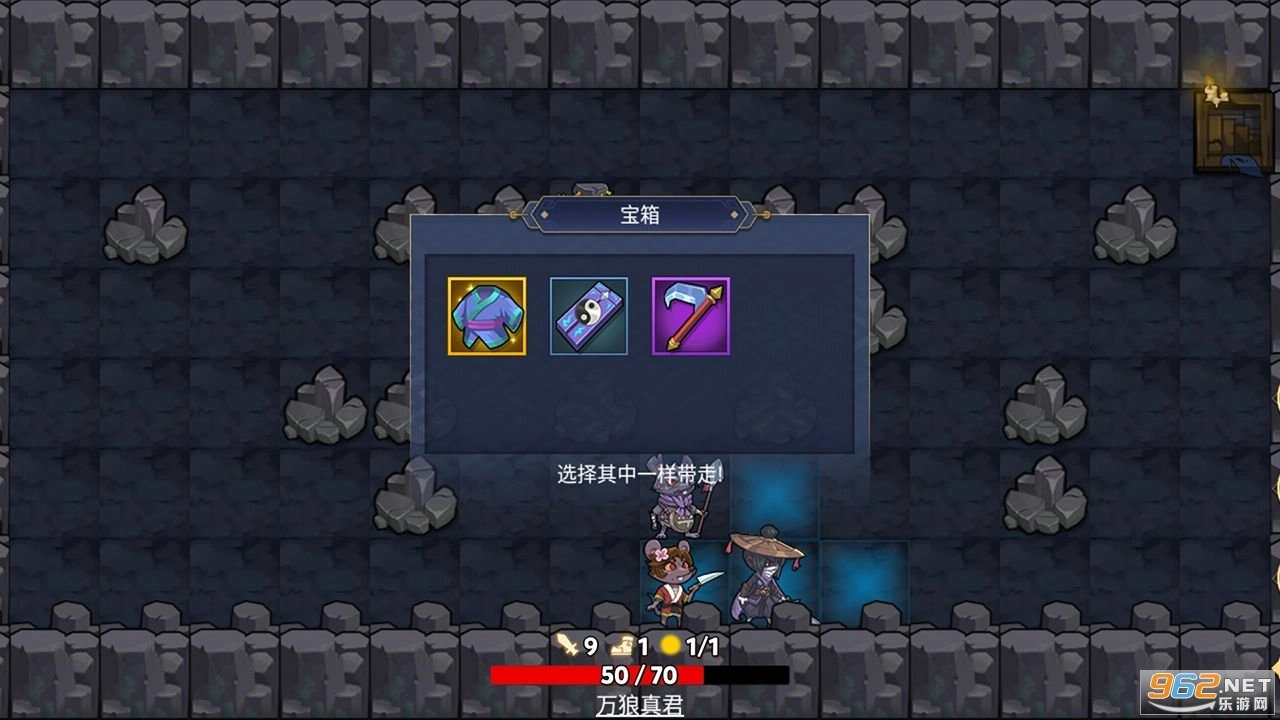Click the small chest icon above dialog title
Screen dimensions: 1280x720
click(591, 190)
